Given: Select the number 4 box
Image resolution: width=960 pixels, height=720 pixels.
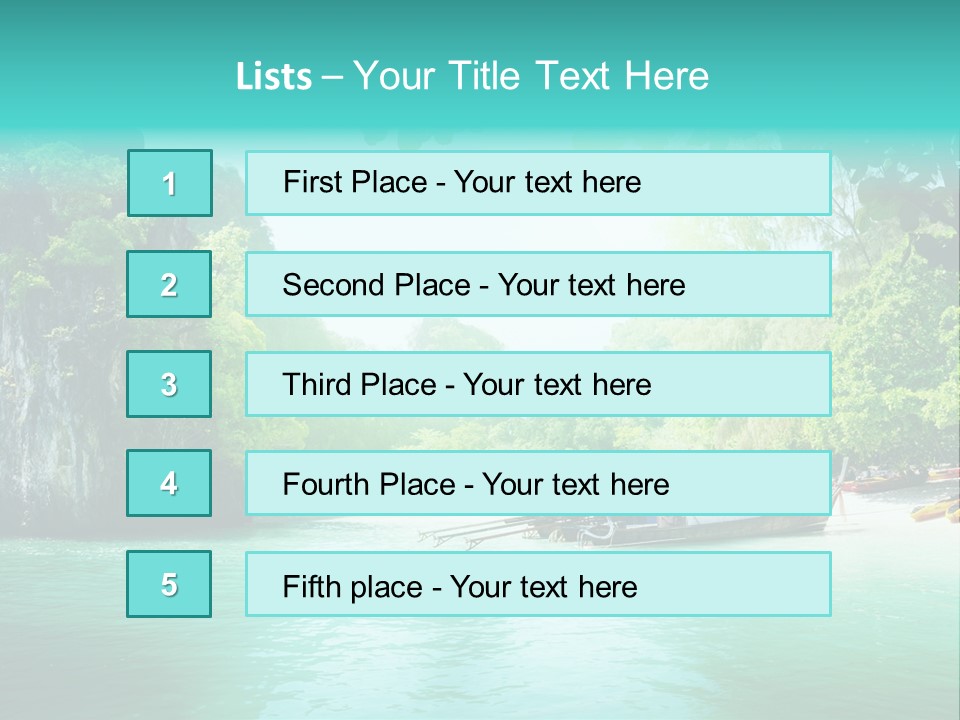Looking at the screenshot, I should [x=169, y=483].
